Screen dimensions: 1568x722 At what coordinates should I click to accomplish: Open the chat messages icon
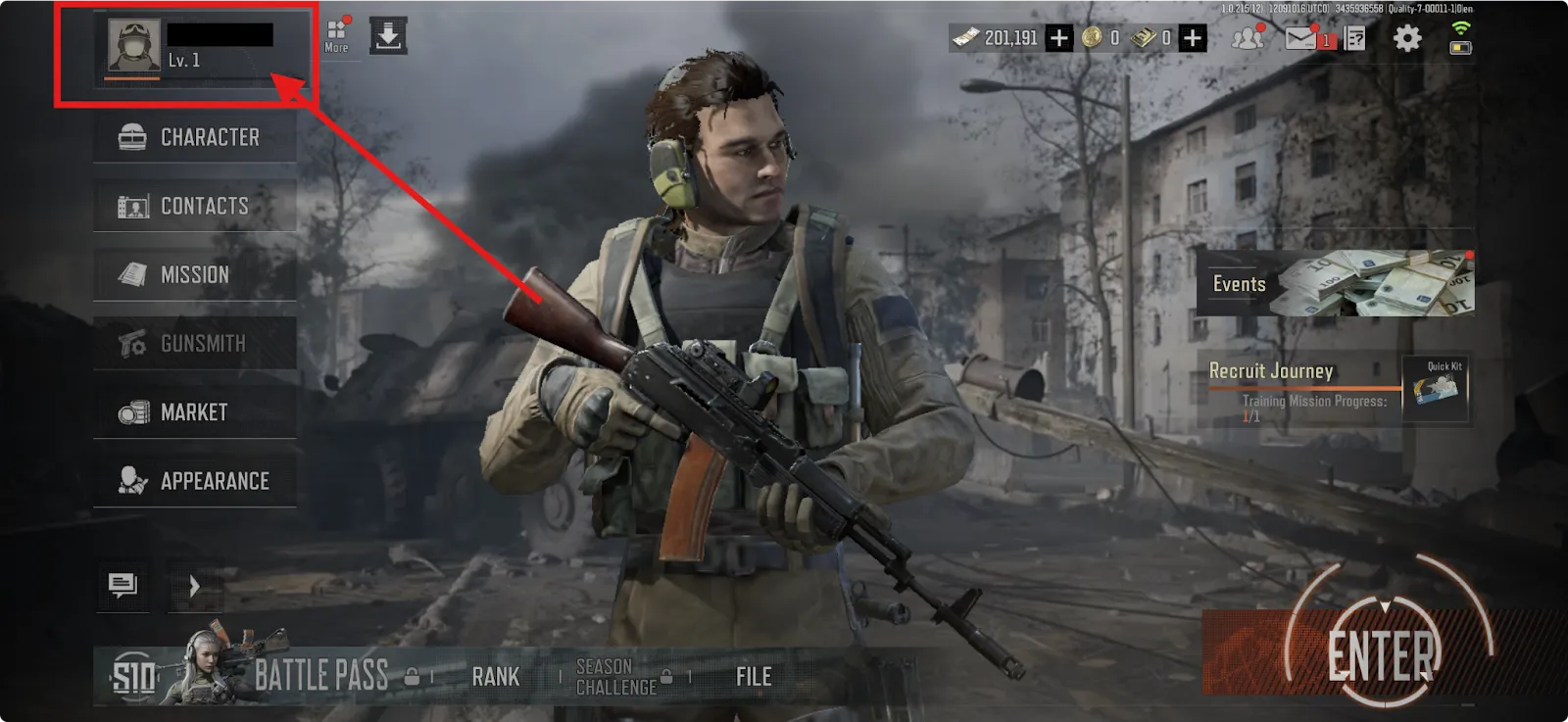click(x=122, y=587)
